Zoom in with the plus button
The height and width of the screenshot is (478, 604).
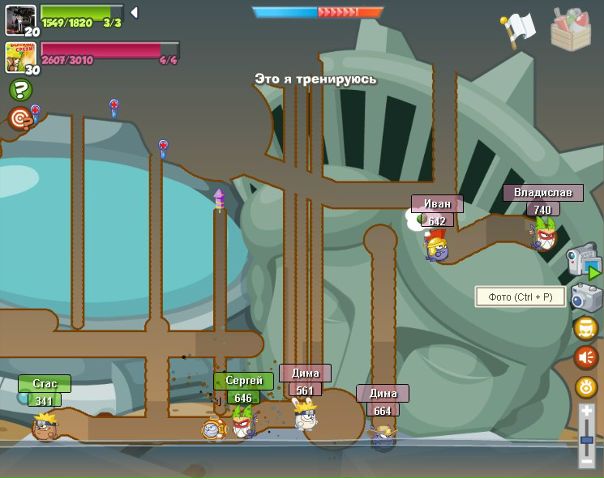coord(587,410)
